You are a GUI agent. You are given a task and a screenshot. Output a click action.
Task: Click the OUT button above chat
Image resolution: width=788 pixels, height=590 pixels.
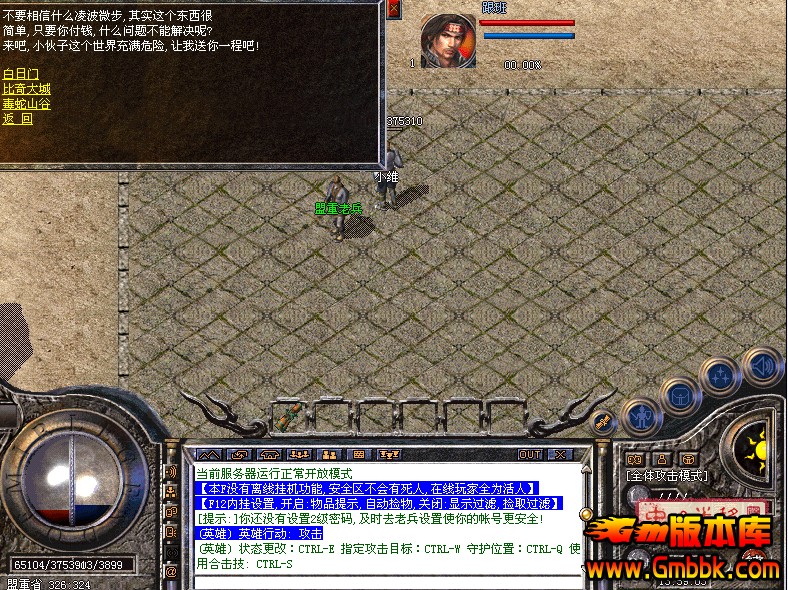pos(530,455)
